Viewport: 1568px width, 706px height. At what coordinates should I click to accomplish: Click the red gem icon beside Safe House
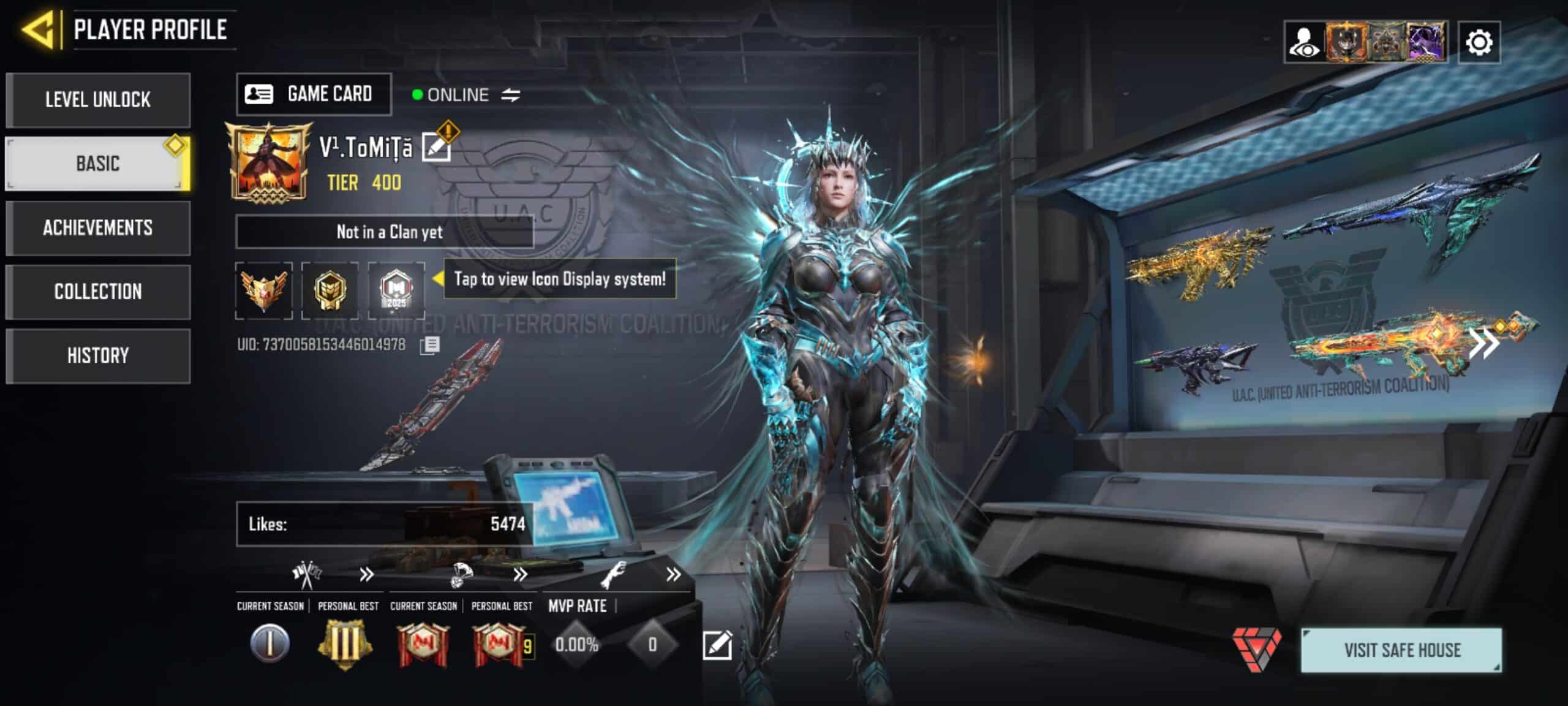(x=1256, y=649)
